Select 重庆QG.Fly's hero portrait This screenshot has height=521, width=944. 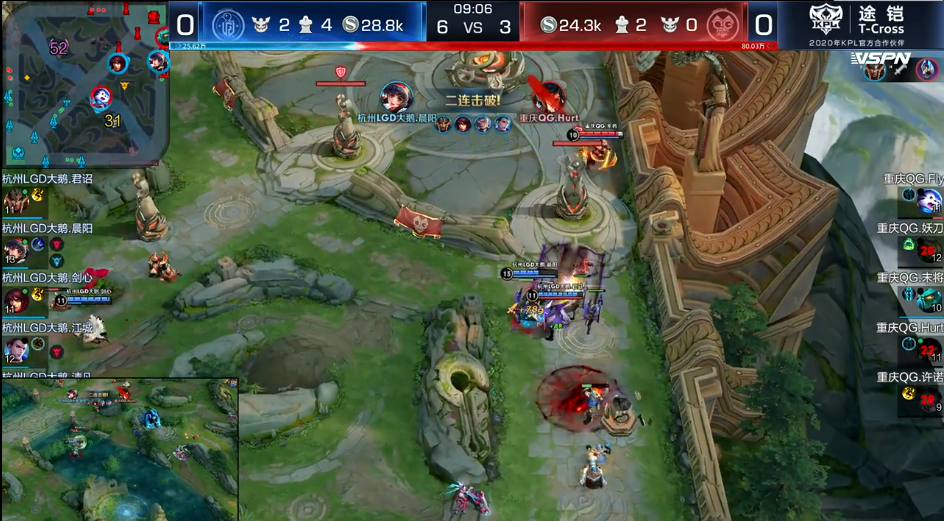tap(930, 203)
